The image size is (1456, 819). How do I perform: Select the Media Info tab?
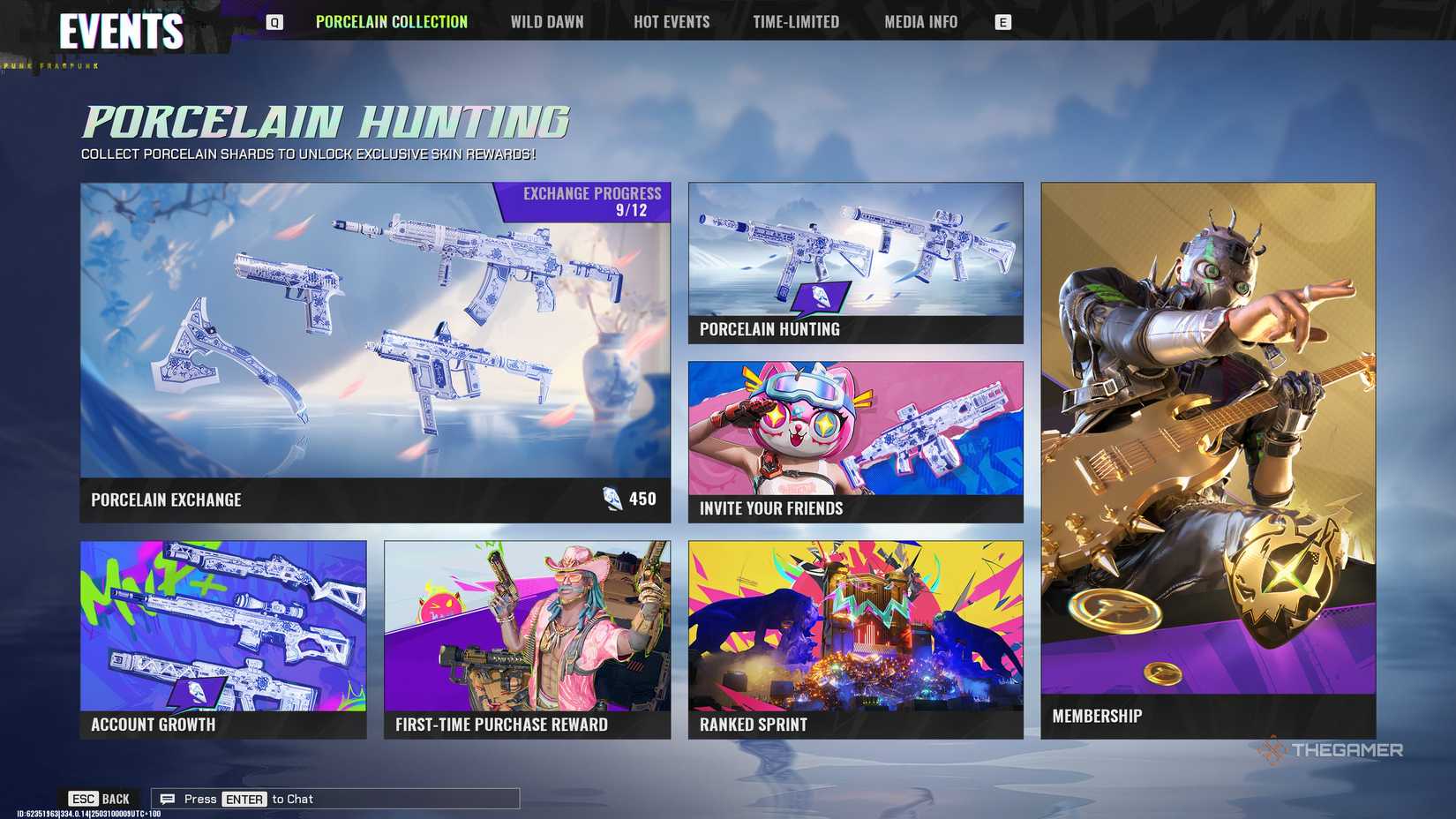coord(922,22)
